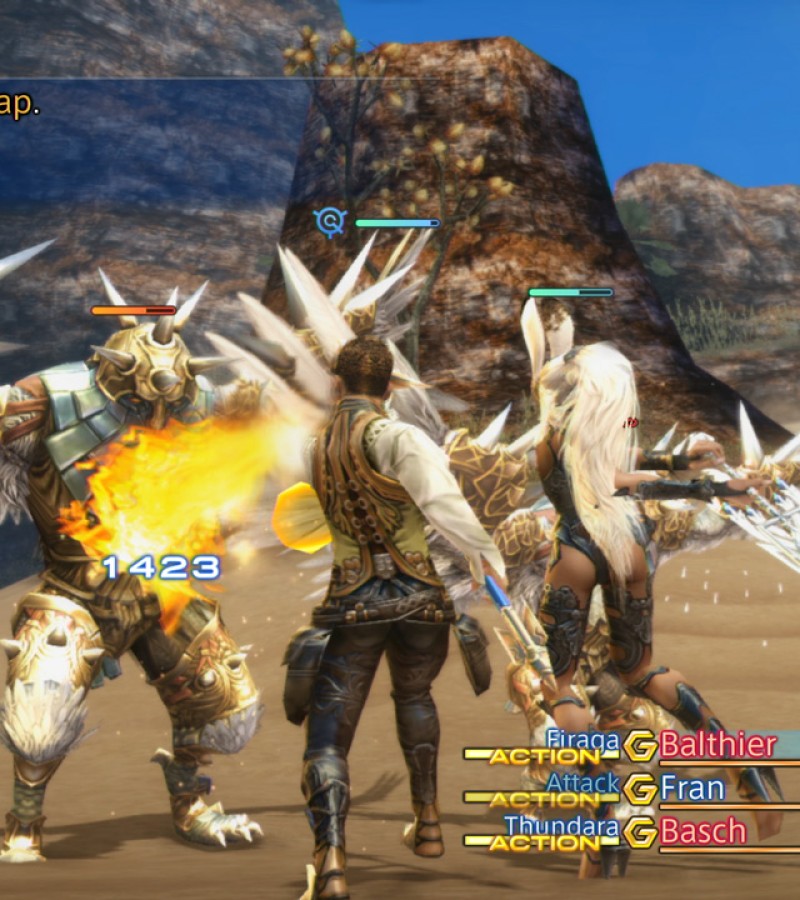Choose Basch in the party list
800x900 pixels.
pos(703,831)
